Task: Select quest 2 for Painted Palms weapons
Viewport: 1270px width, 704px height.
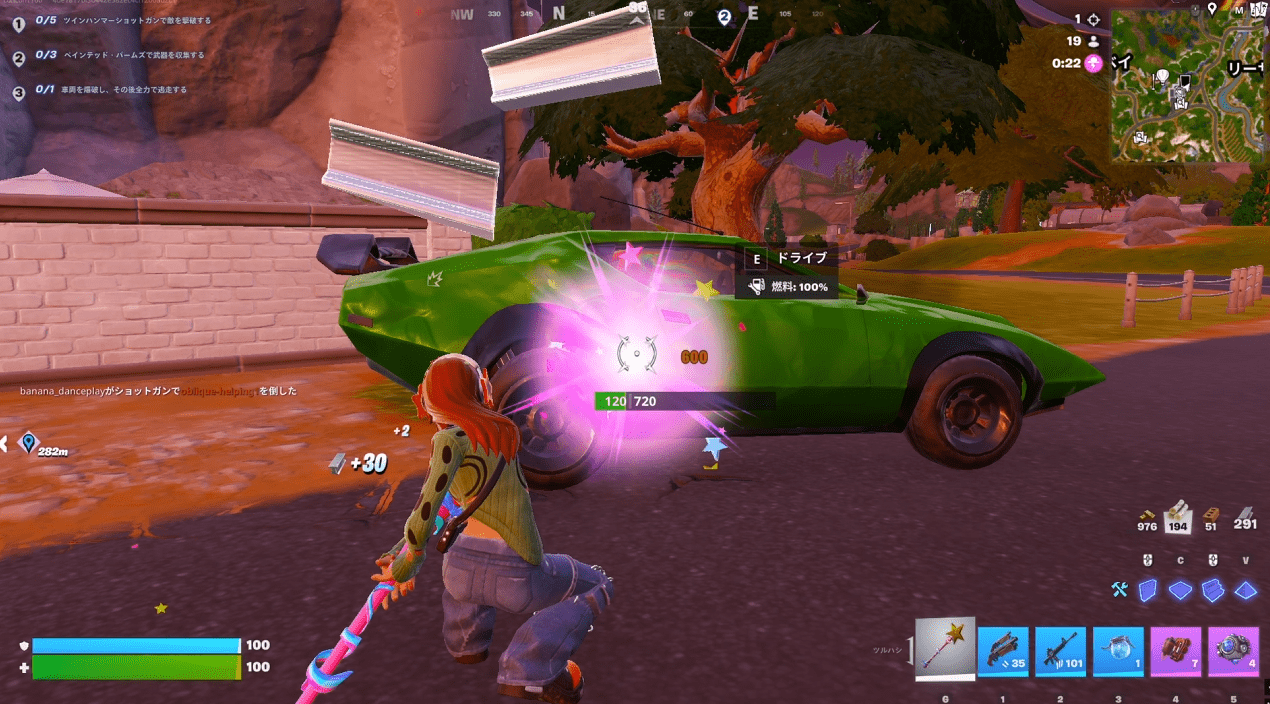Action: tap(120, 55)
